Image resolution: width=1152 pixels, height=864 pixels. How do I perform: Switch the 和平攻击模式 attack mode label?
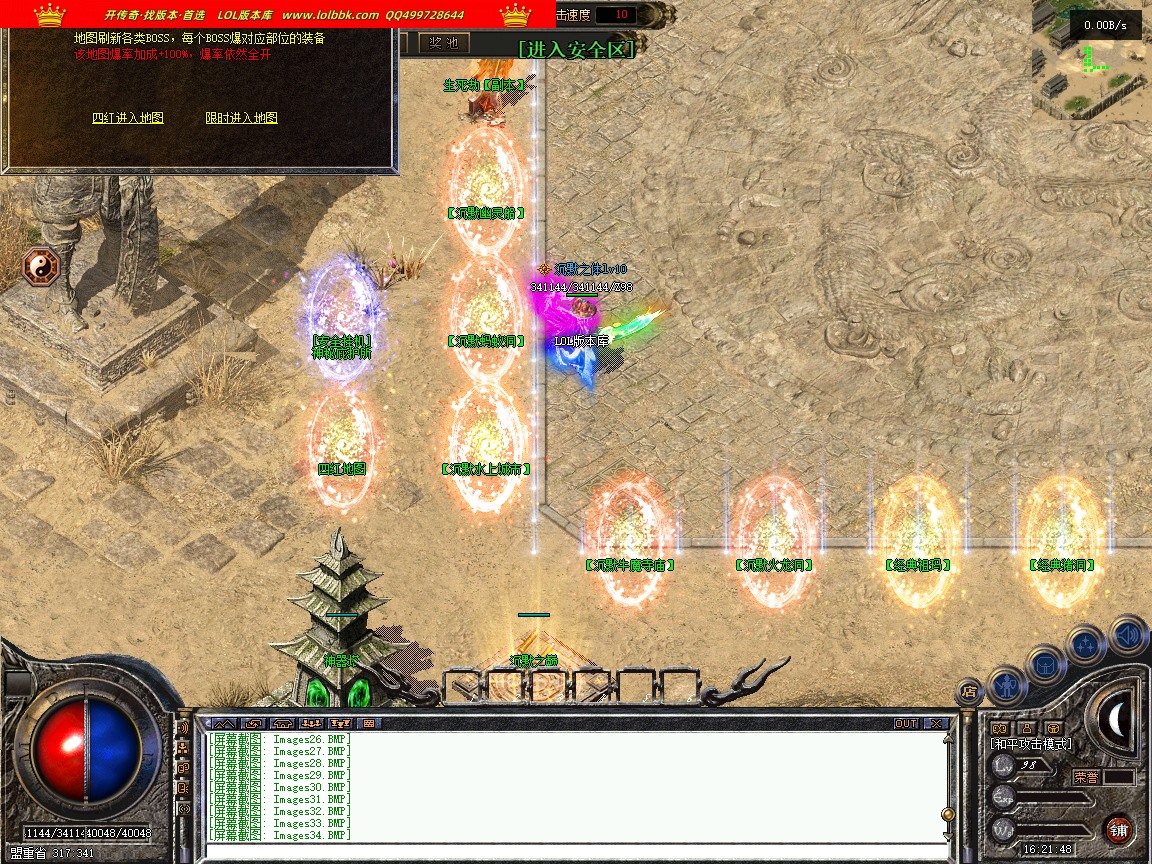point(1031,744)
